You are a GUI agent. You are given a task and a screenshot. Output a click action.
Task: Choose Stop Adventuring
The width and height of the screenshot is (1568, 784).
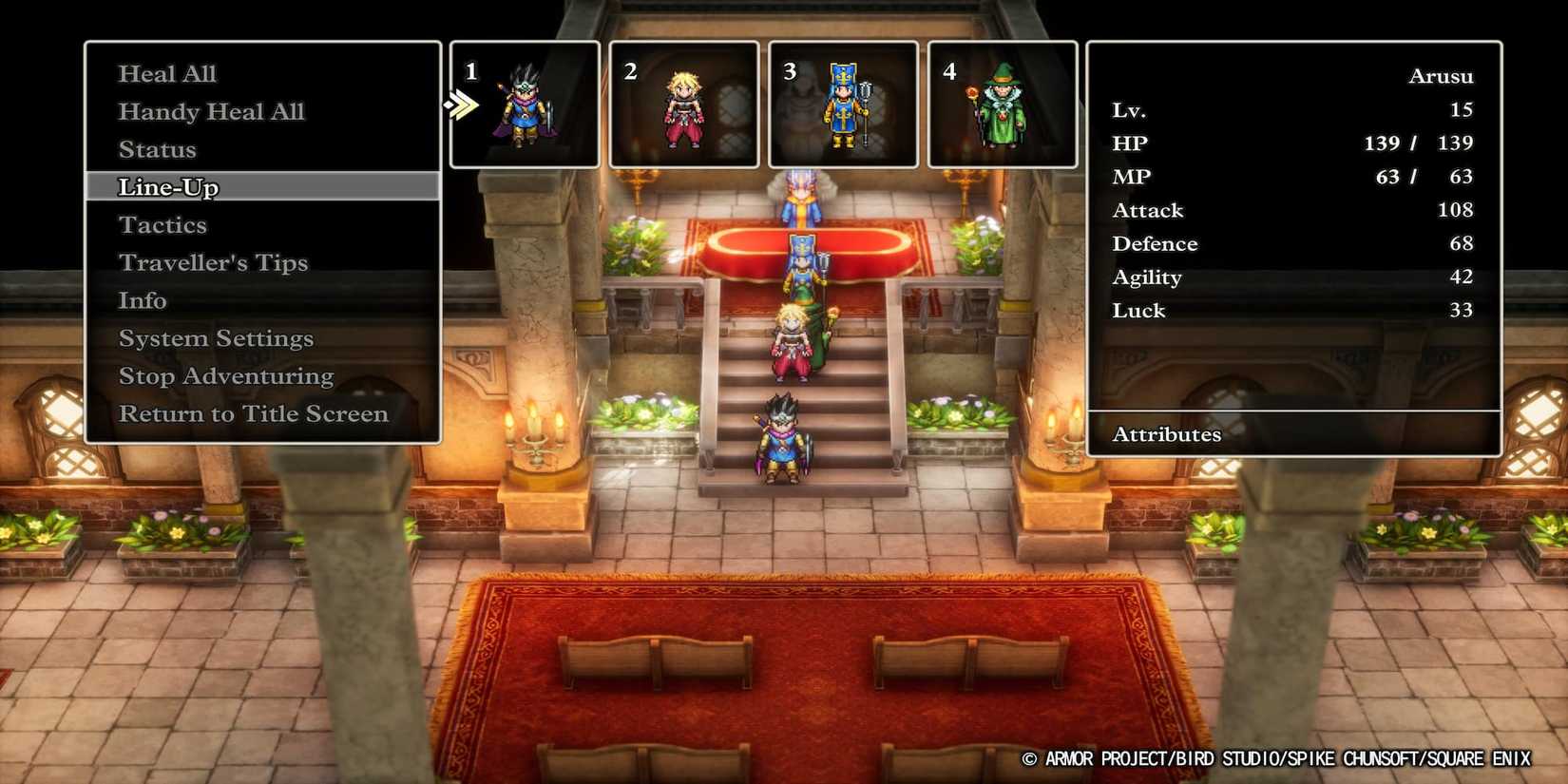225,375
